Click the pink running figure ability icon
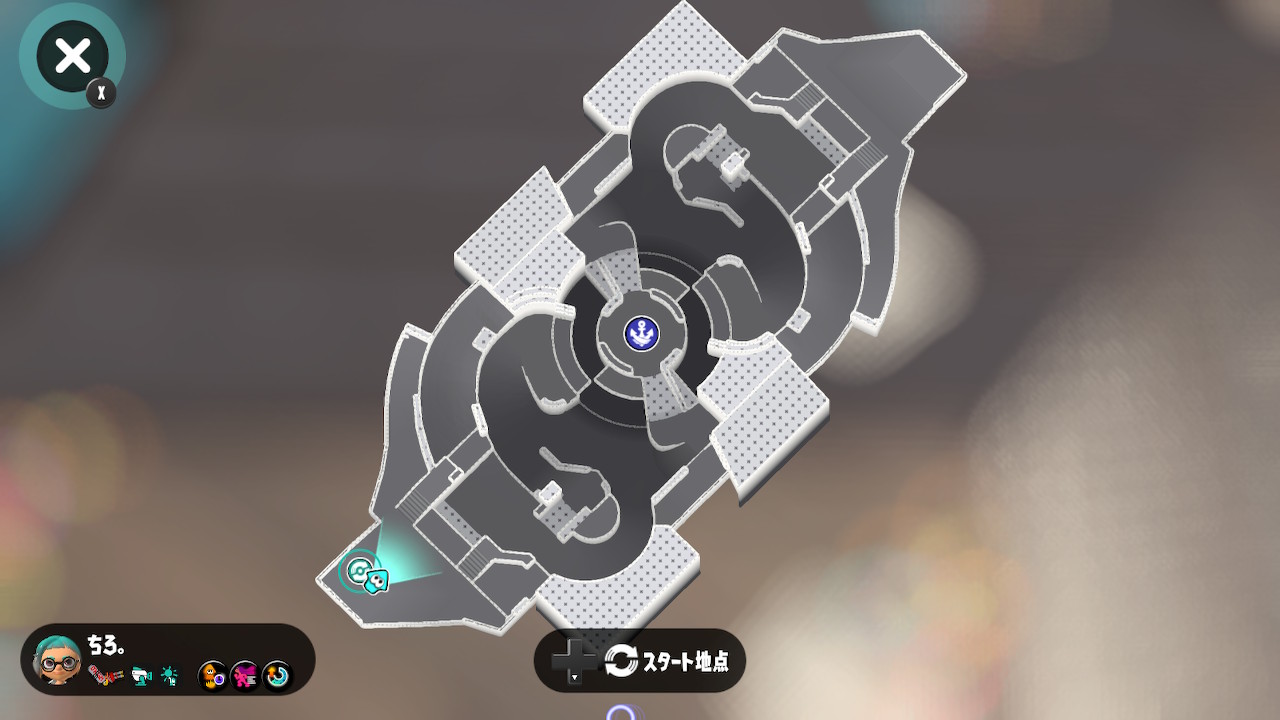 245,677
